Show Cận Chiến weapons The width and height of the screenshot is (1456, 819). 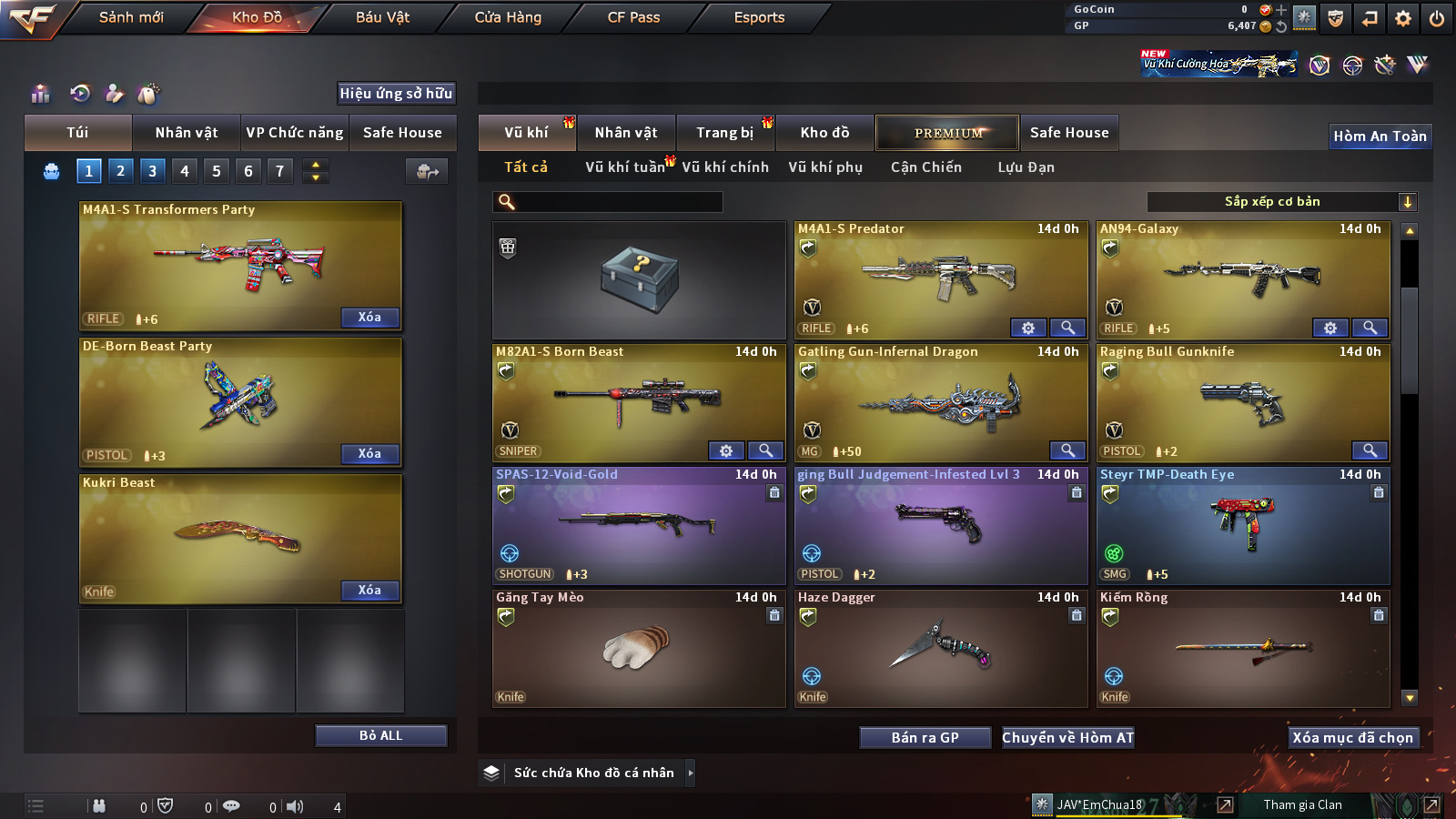pyautogui.click(x=925, y=167)
